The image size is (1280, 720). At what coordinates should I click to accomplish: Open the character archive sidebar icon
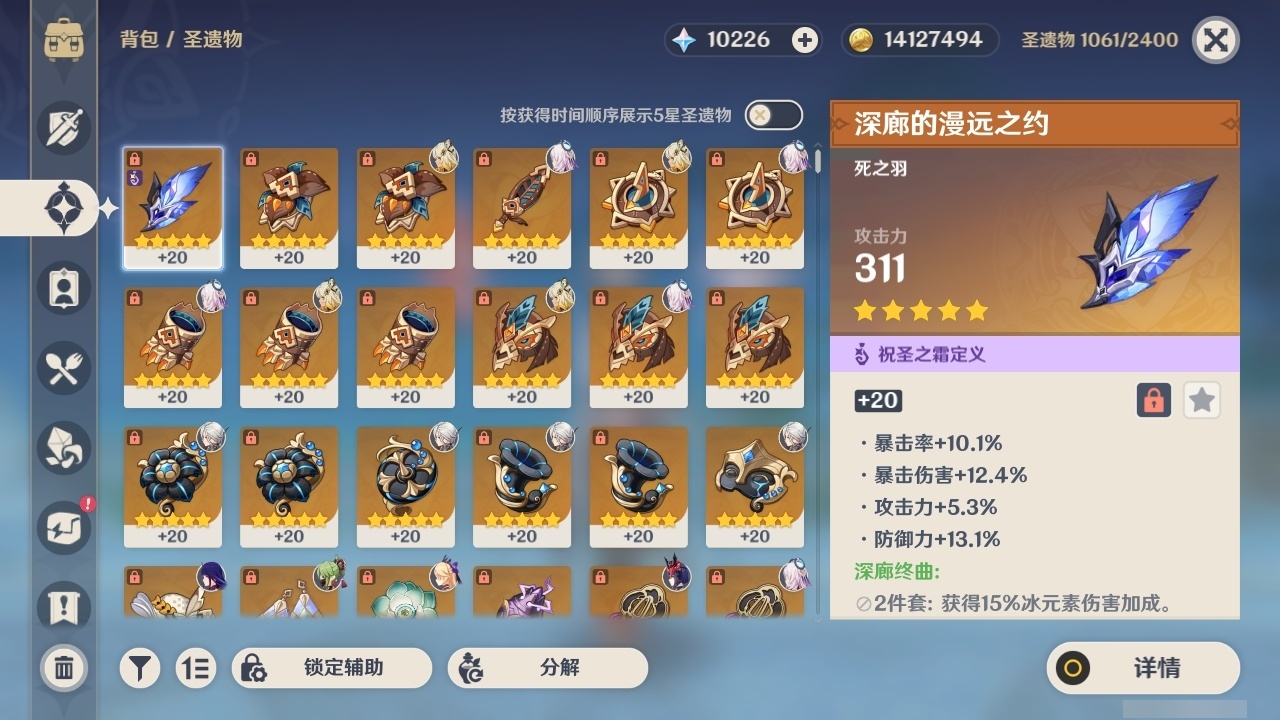62,288
